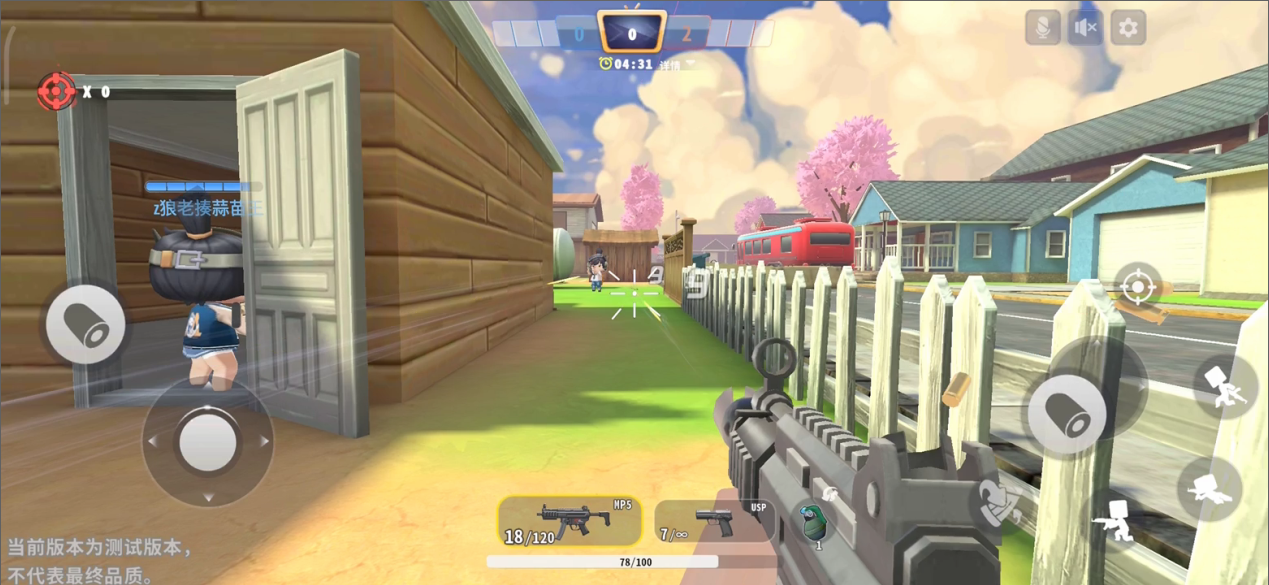Open the gear settings menu
Screen dimensions: 1269x585
pyautogui.click(x=1128, y=28)
